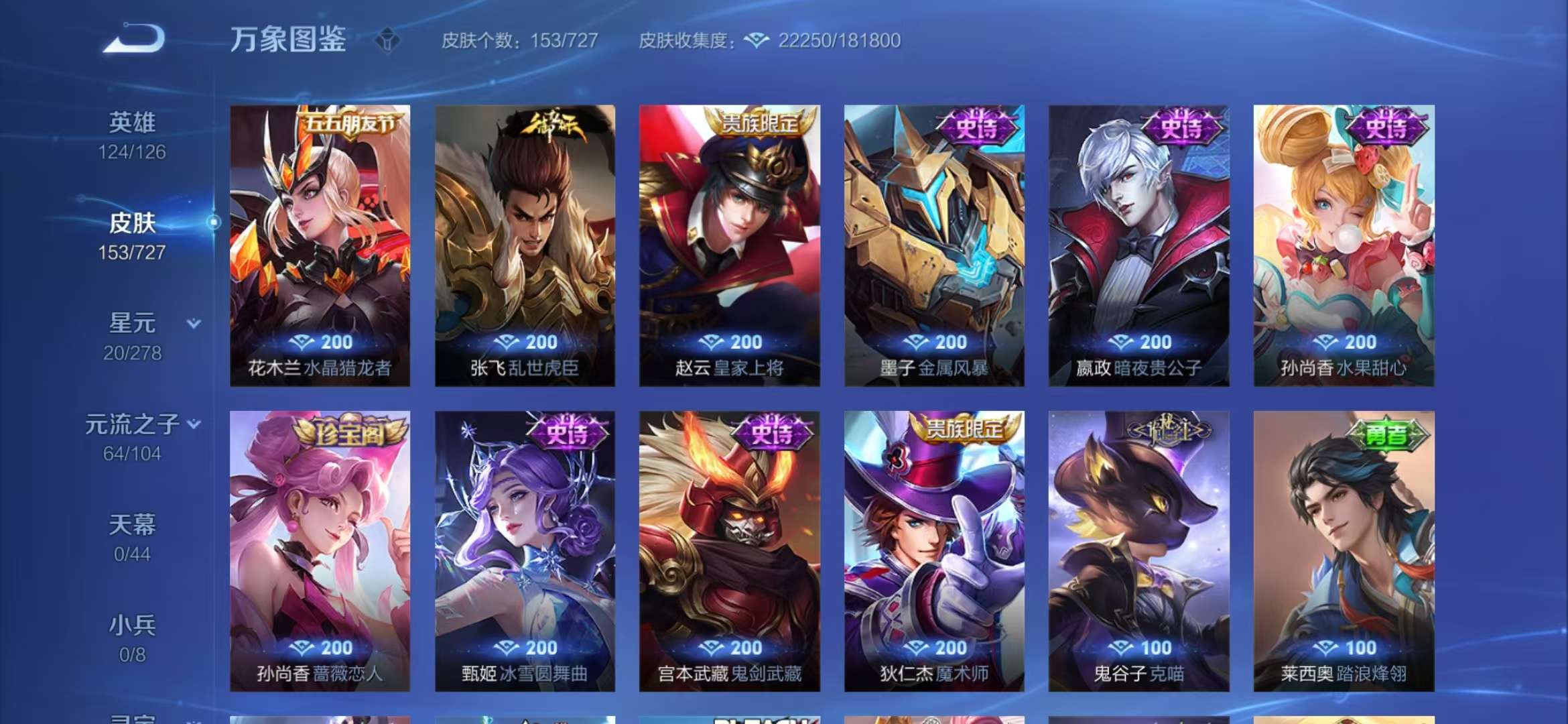
Task: Click the 皮肤收集度 progress value 22250/181800
Action: pyautogui.click(x=835, y=41)
